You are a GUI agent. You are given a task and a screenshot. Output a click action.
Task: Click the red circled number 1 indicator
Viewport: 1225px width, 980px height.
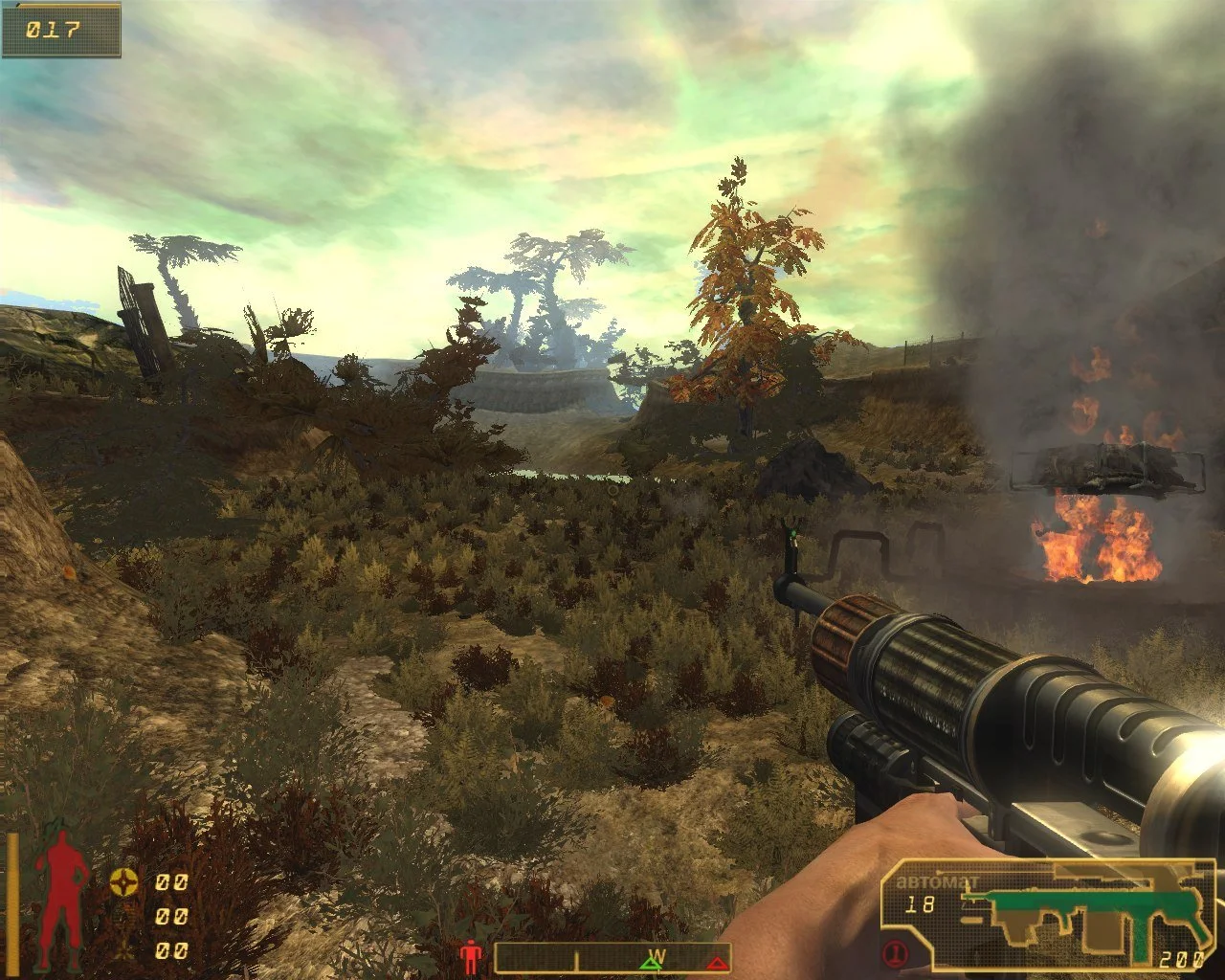pos(895,953)
